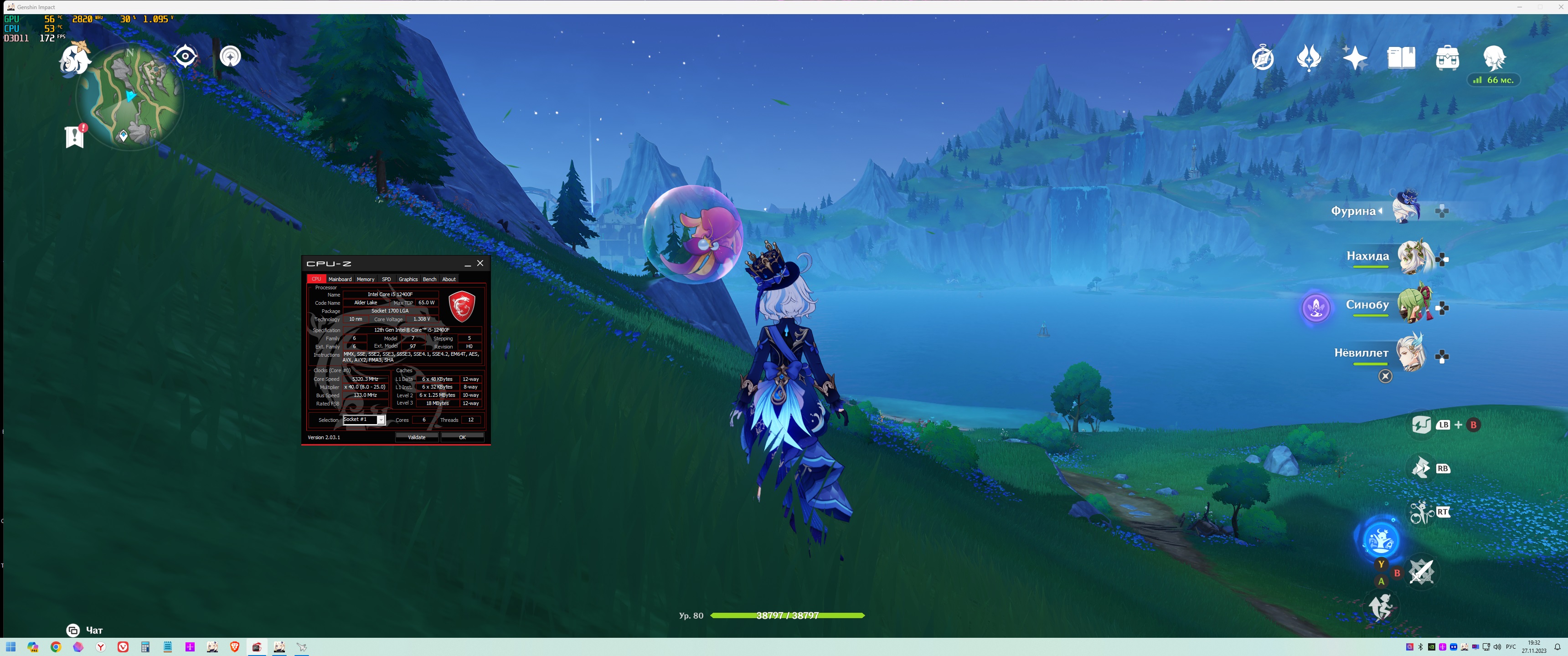Open the quest log exclamation bookmark
The height and width of the screenshot is (656, 1568).
[x=75, y=136]
